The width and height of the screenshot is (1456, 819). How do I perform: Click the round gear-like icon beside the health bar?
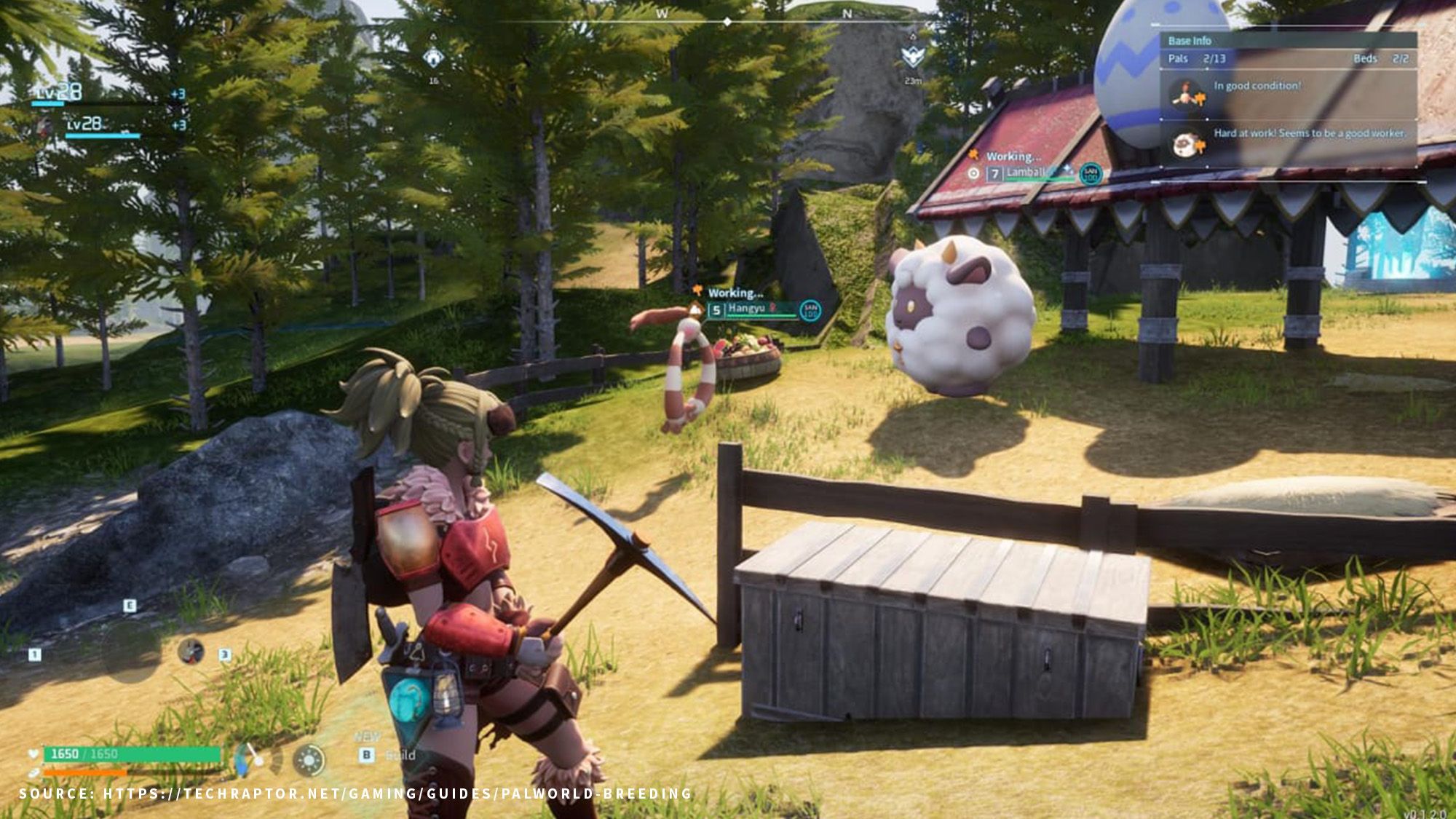click(x=309, y=760)
